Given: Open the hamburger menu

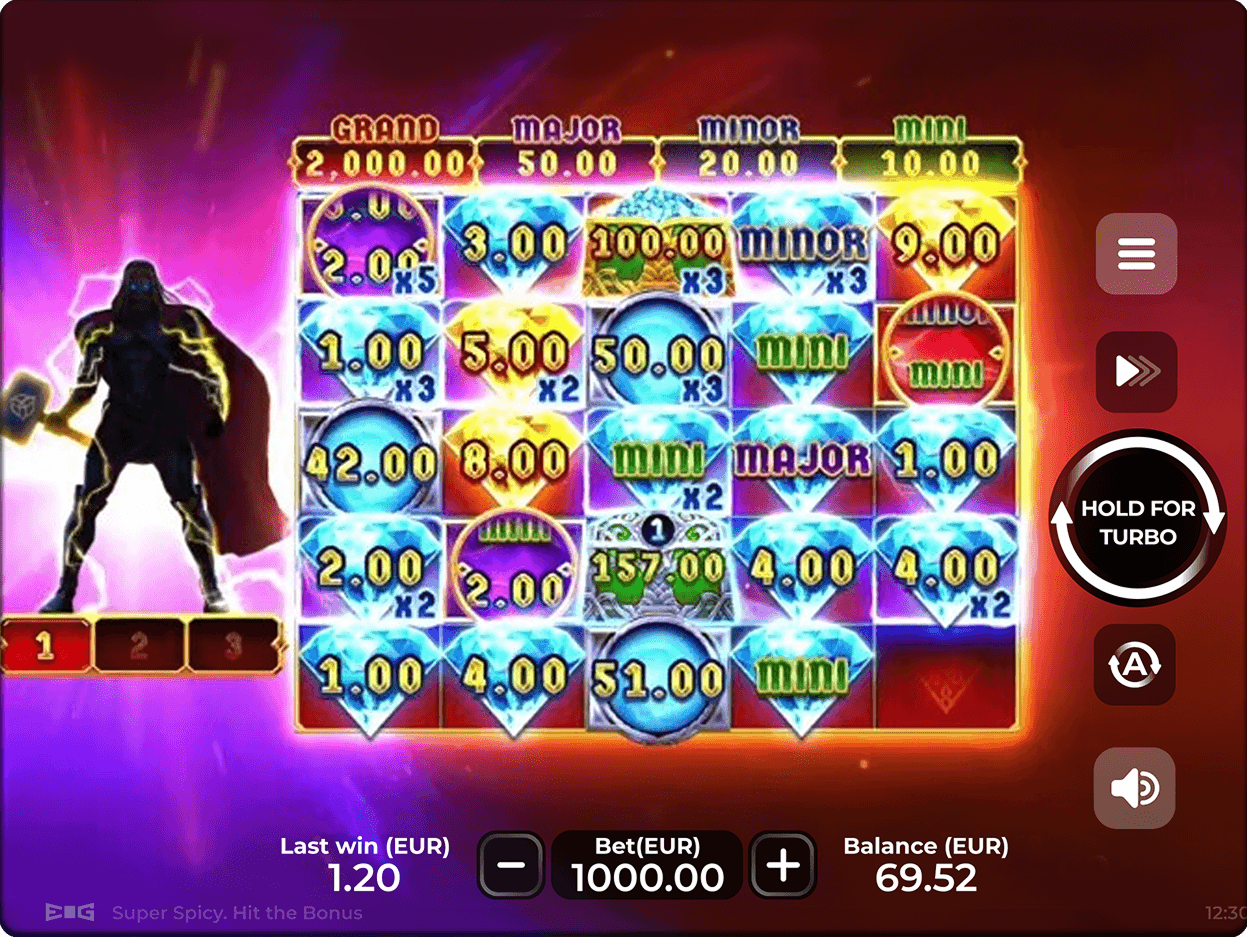Looking at the screenshot, I should coord(1136,253).
